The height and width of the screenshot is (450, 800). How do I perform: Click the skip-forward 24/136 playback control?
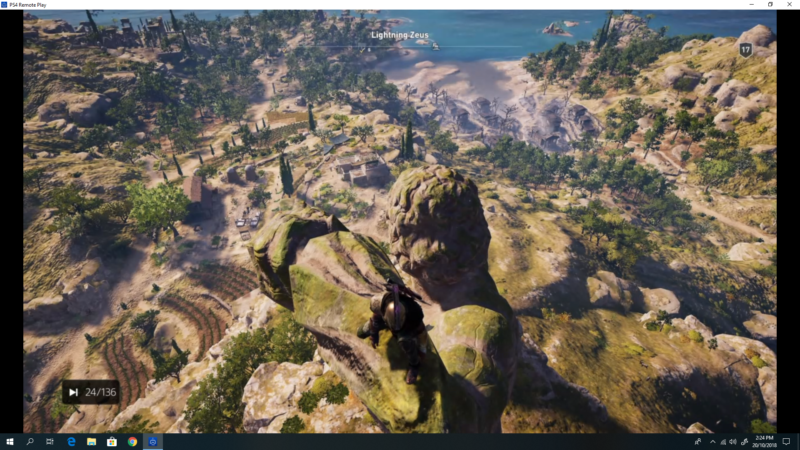pos(74,392)
